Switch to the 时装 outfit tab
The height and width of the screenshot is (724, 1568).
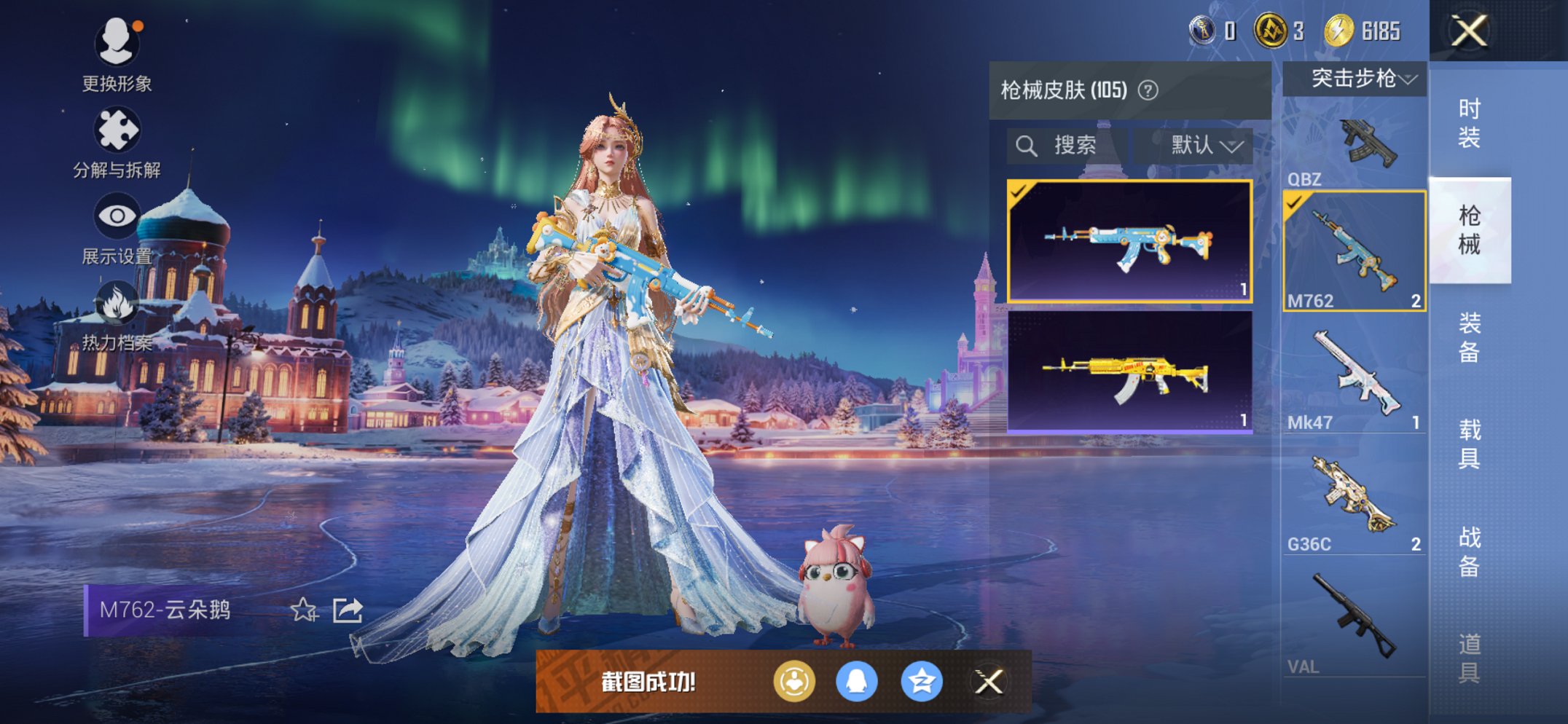click(x=1469, y=123)
